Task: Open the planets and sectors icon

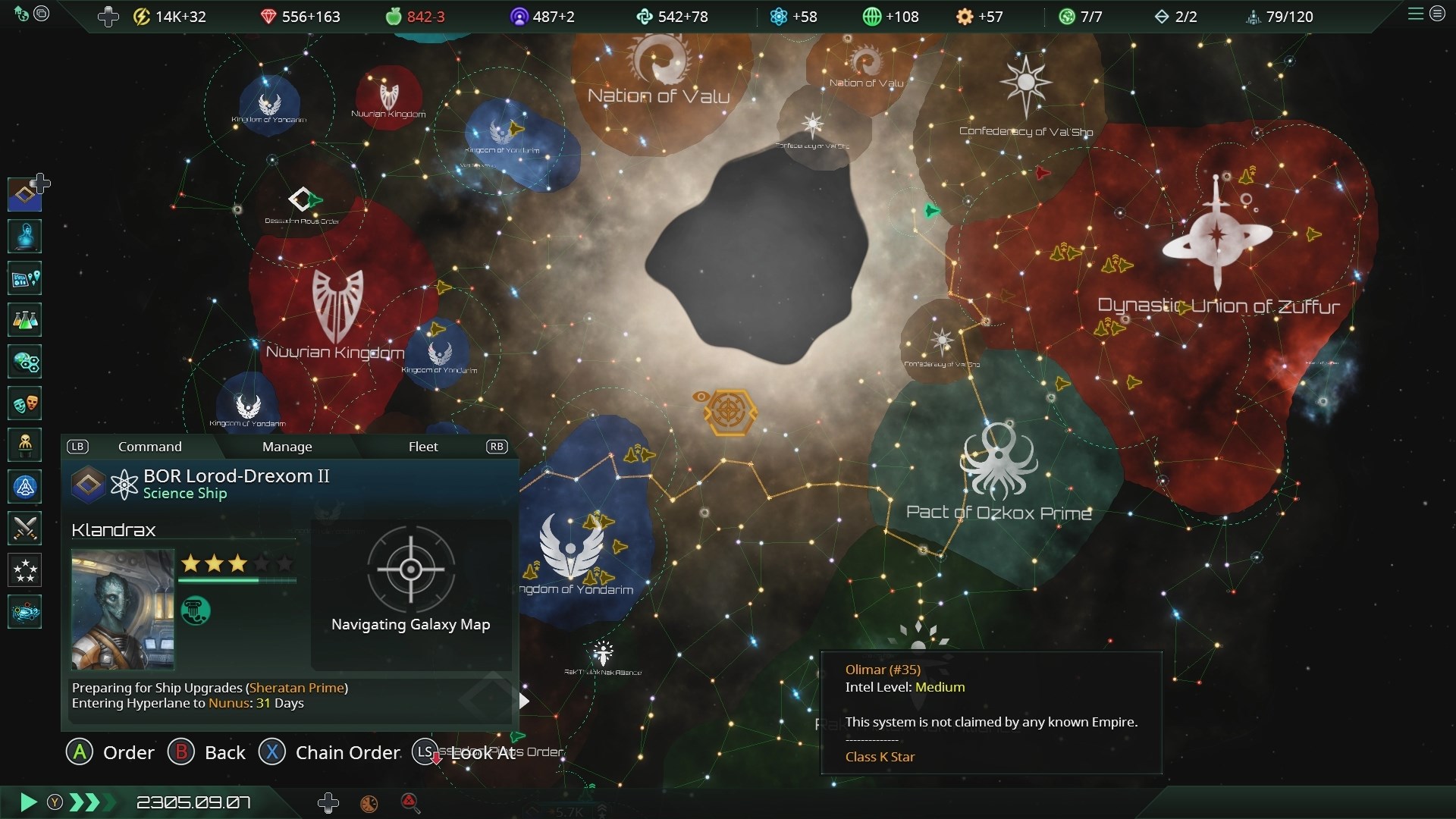Action: (x=25, y=362)
